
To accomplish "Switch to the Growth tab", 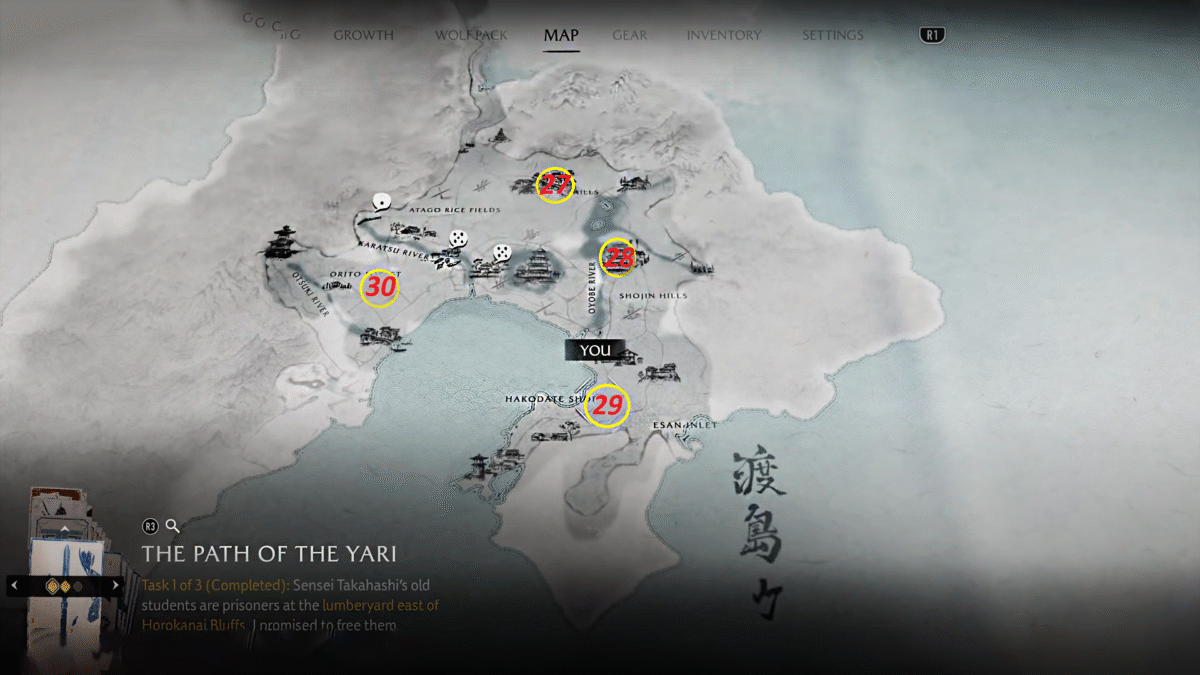I will coord(363,35).
